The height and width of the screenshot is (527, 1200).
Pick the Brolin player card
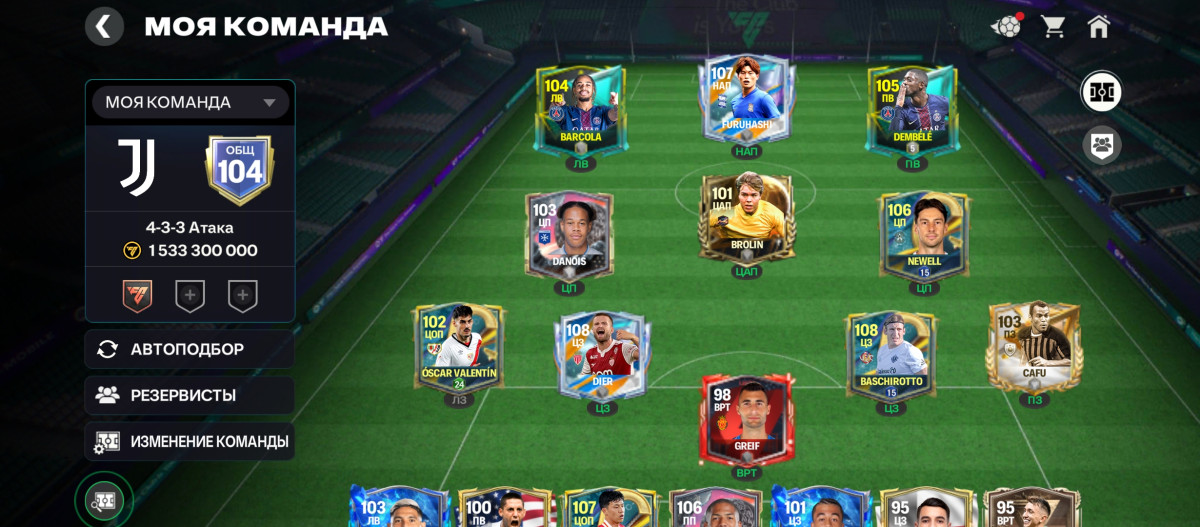tap(747, 218)
